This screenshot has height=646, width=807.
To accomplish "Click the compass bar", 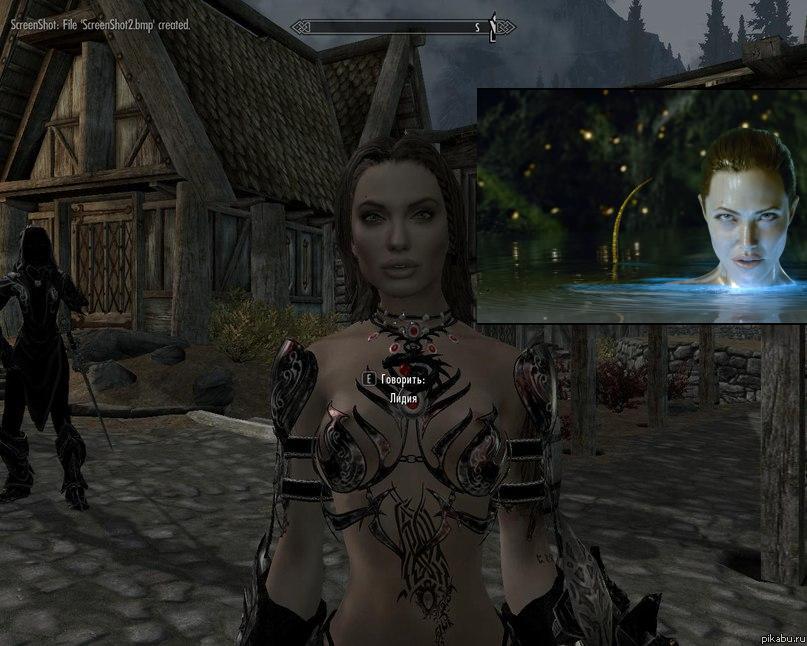I will [x=403, y=27].
